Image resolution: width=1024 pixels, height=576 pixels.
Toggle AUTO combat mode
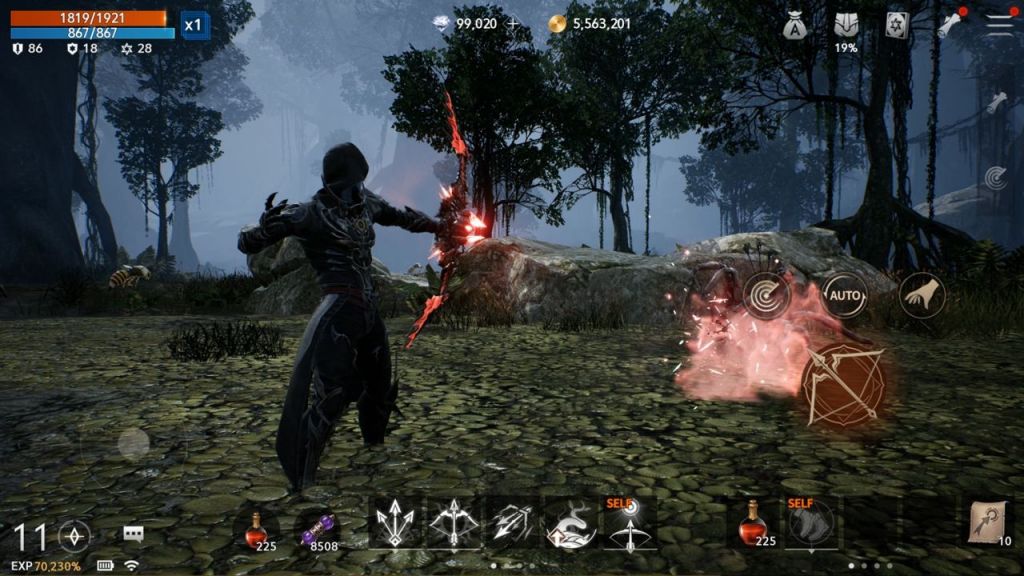pyautogui.click(x=843, y=296)
